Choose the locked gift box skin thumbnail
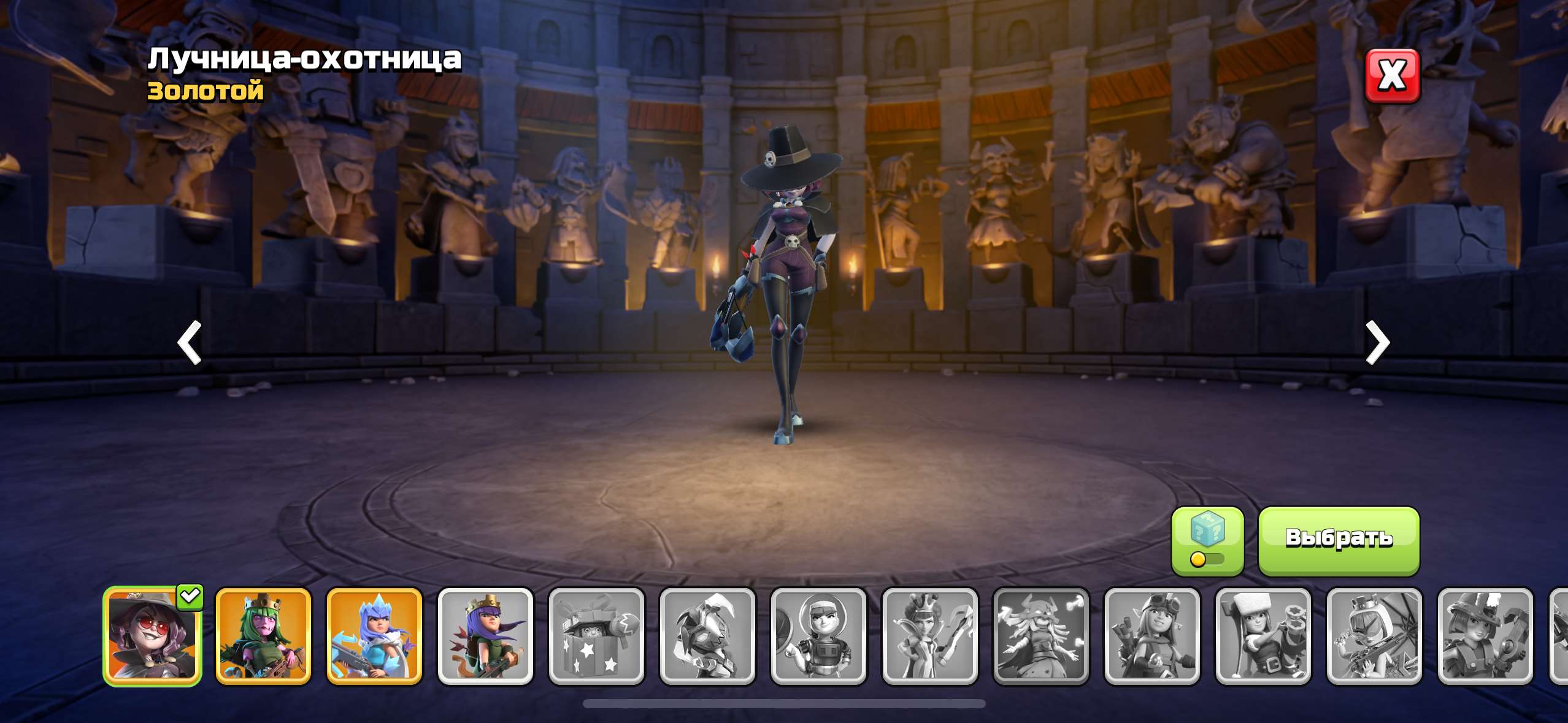This screenshot has width=1568, height=723. click(596, 636)
